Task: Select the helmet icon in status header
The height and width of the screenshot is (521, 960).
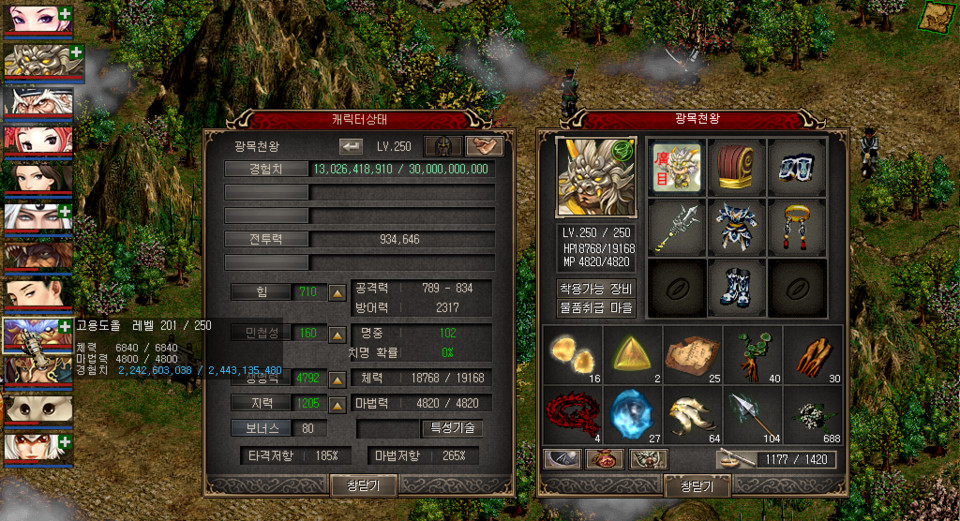Action: click(443, 146)
